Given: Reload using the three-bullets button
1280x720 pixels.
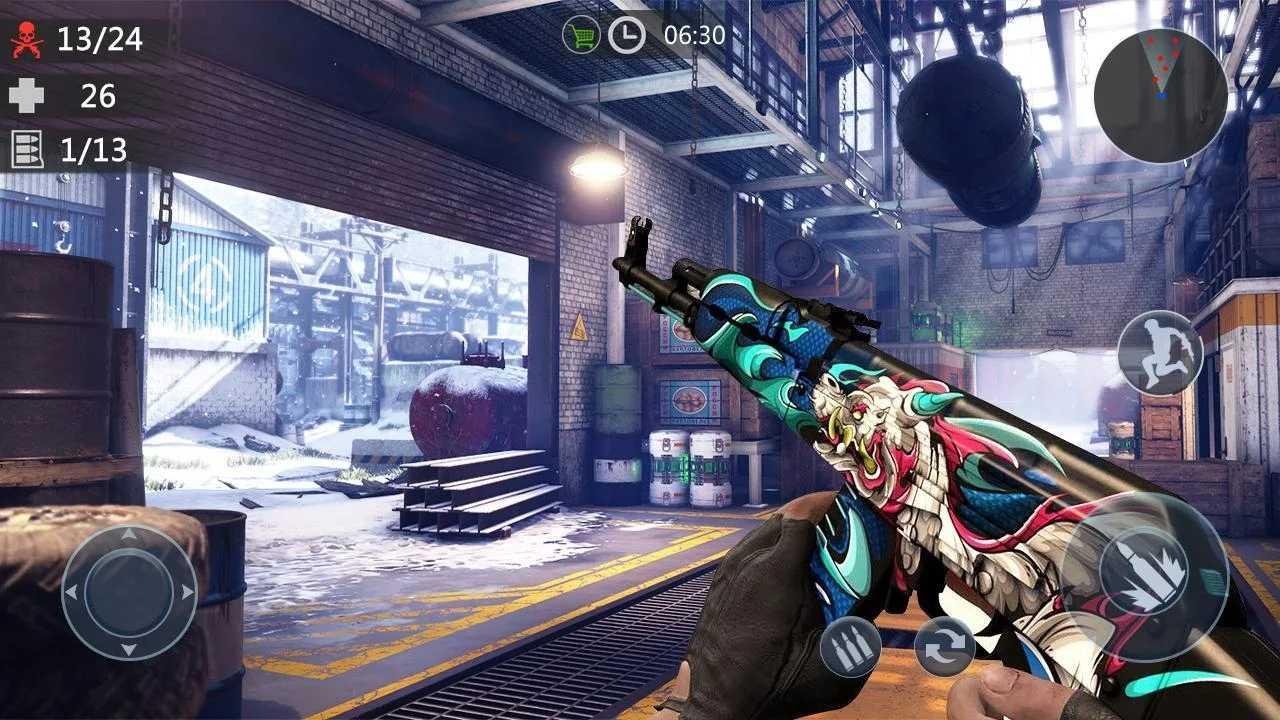Looking at the screenshot, I should [x=850, y=647].
